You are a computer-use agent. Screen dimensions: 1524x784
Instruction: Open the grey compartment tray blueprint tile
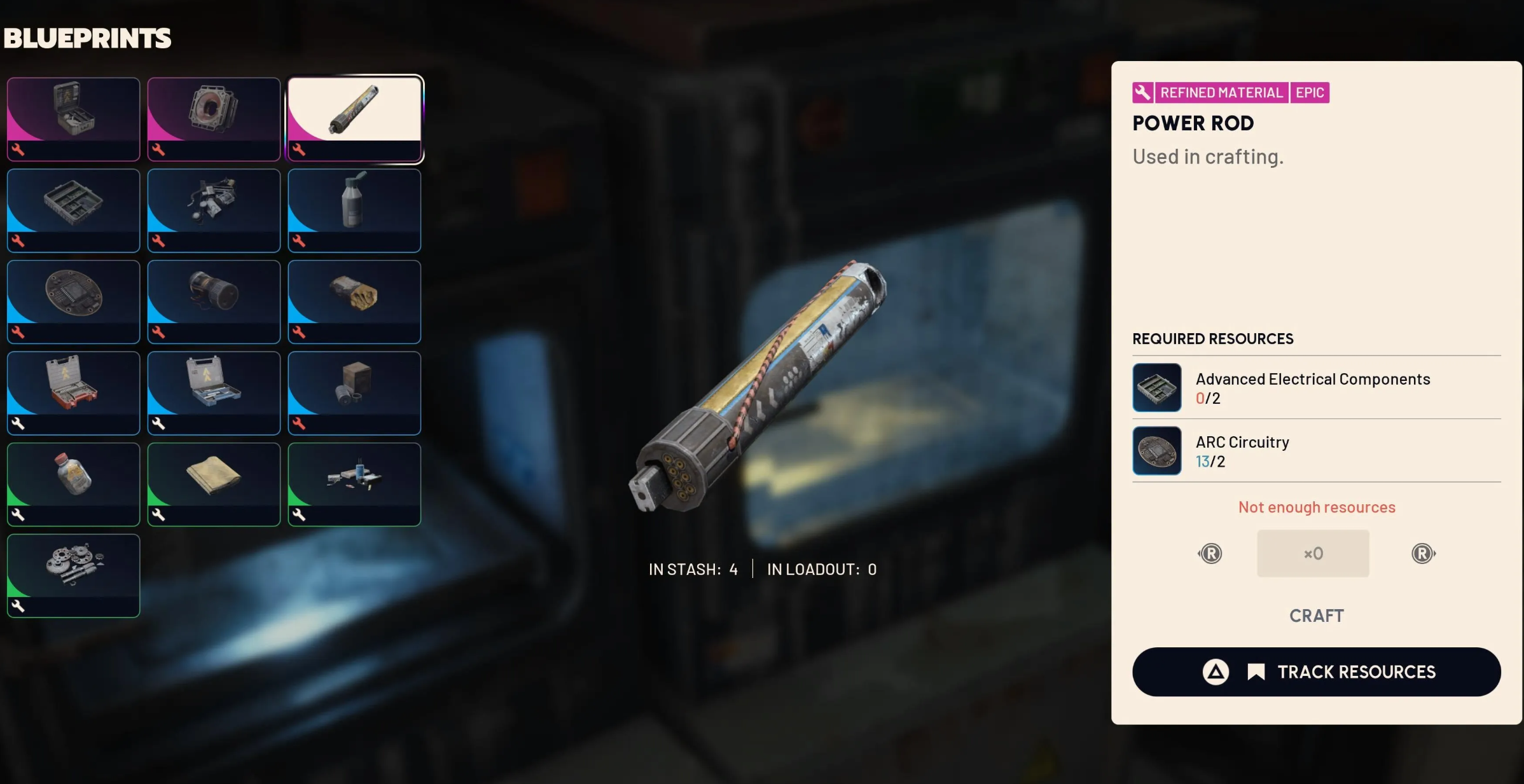point(73,210)
